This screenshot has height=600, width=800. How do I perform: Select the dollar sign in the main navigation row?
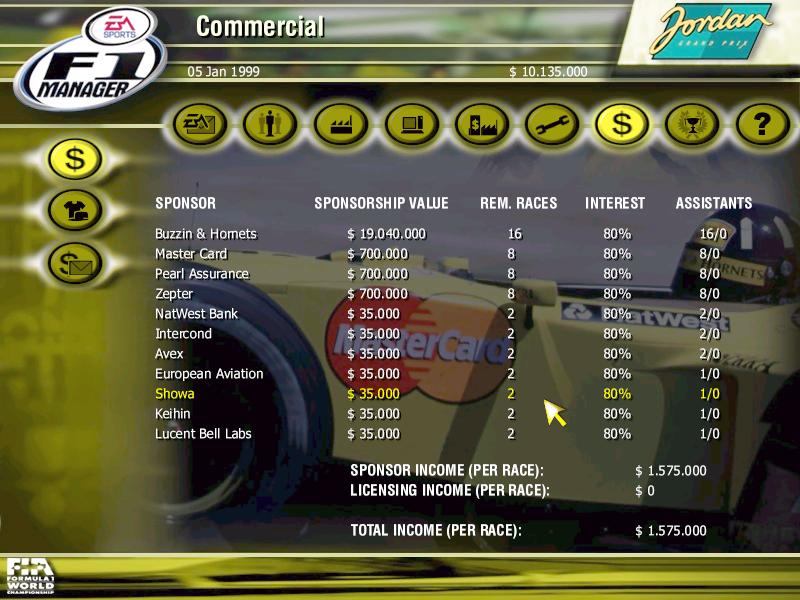point(621,124)
